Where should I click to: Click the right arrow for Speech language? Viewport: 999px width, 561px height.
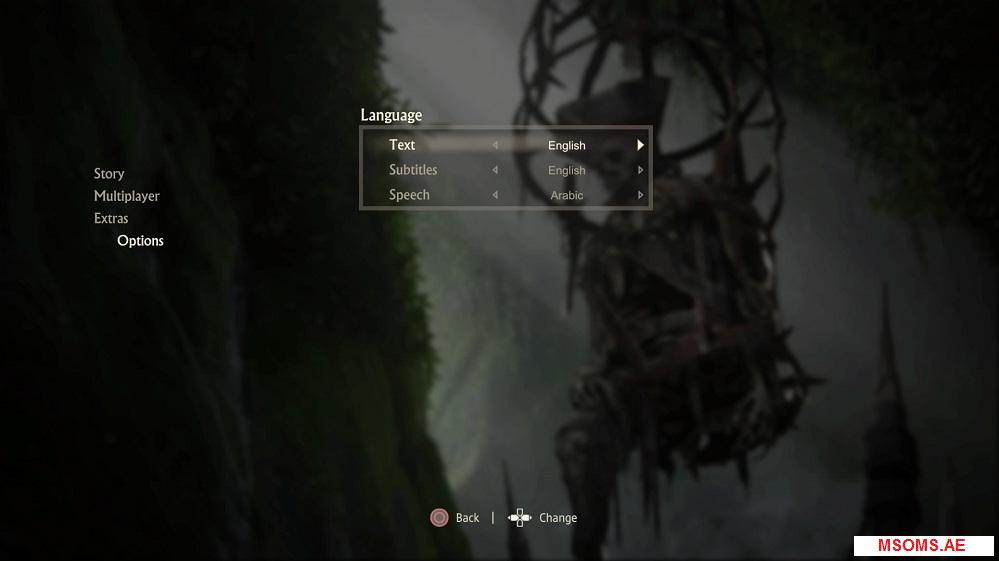tap(640, 195)
